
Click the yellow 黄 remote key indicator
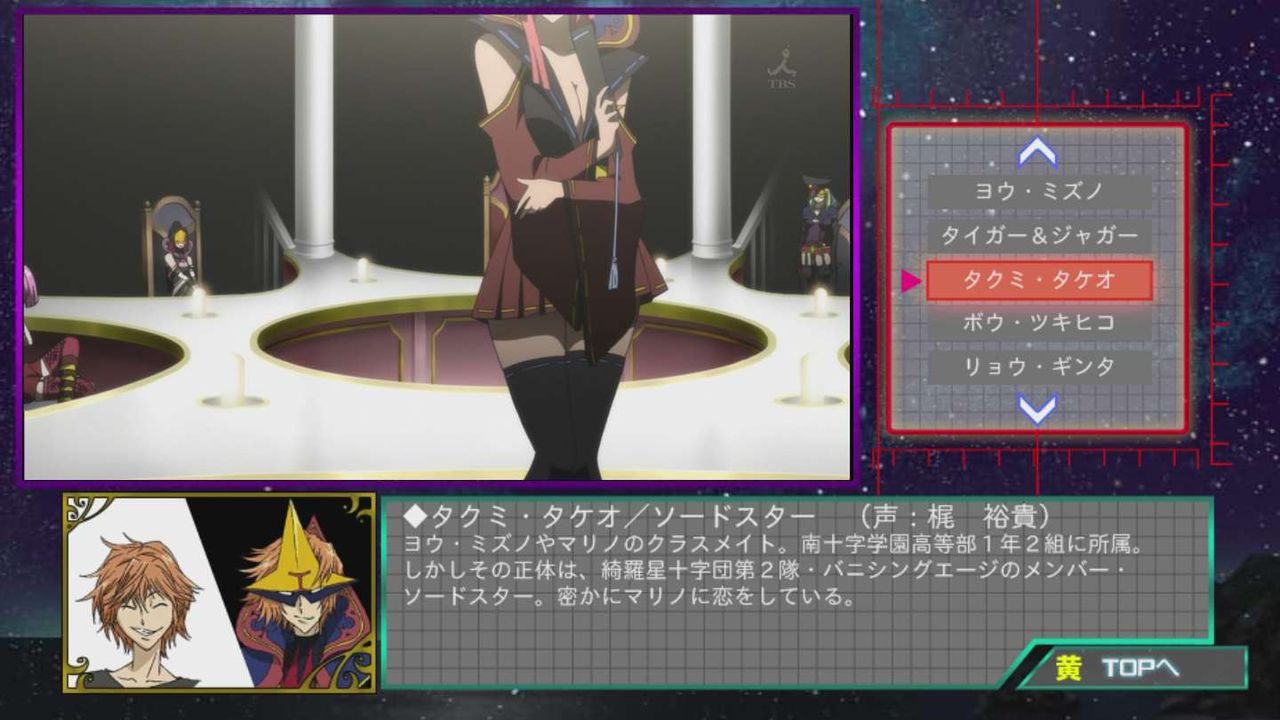pos(1070,665)
